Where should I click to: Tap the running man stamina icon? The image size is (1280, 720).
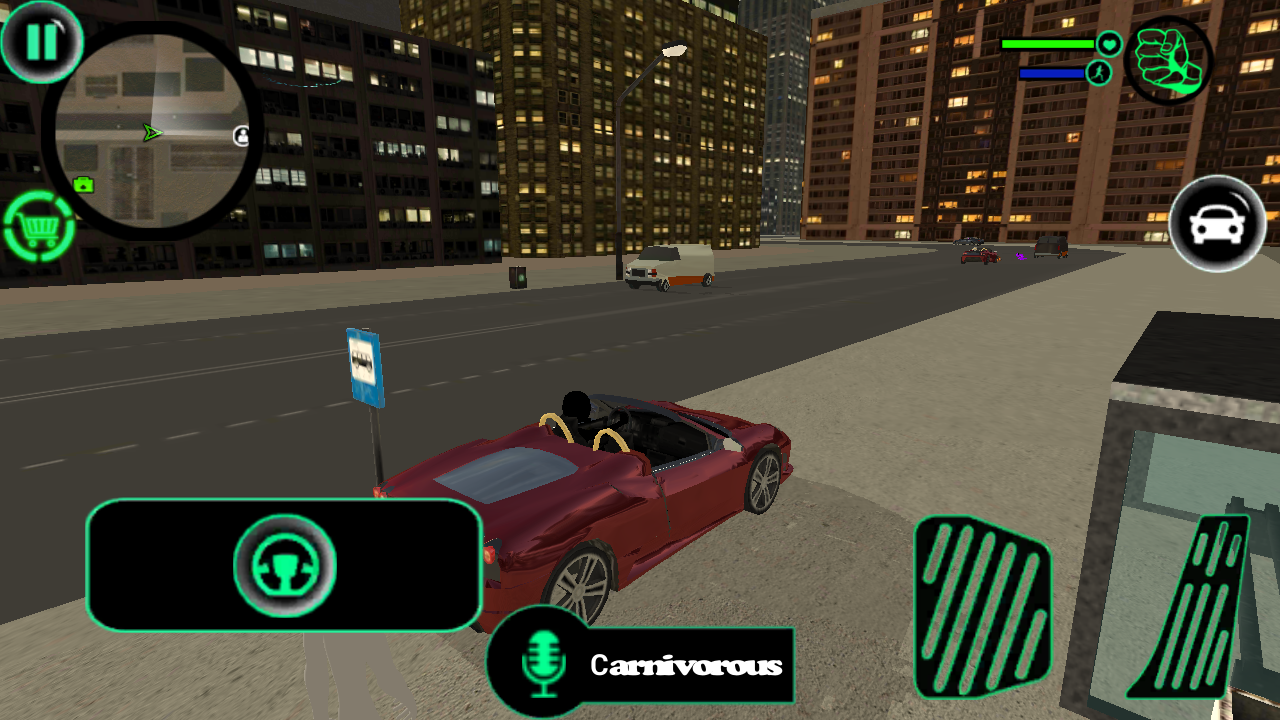1097,73
